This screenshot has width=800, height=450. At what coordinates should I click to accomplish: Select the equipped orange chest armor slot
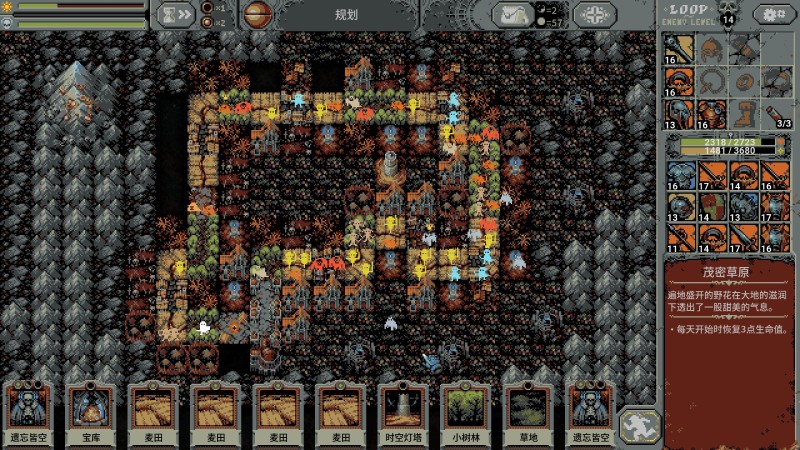click(712, 112)
